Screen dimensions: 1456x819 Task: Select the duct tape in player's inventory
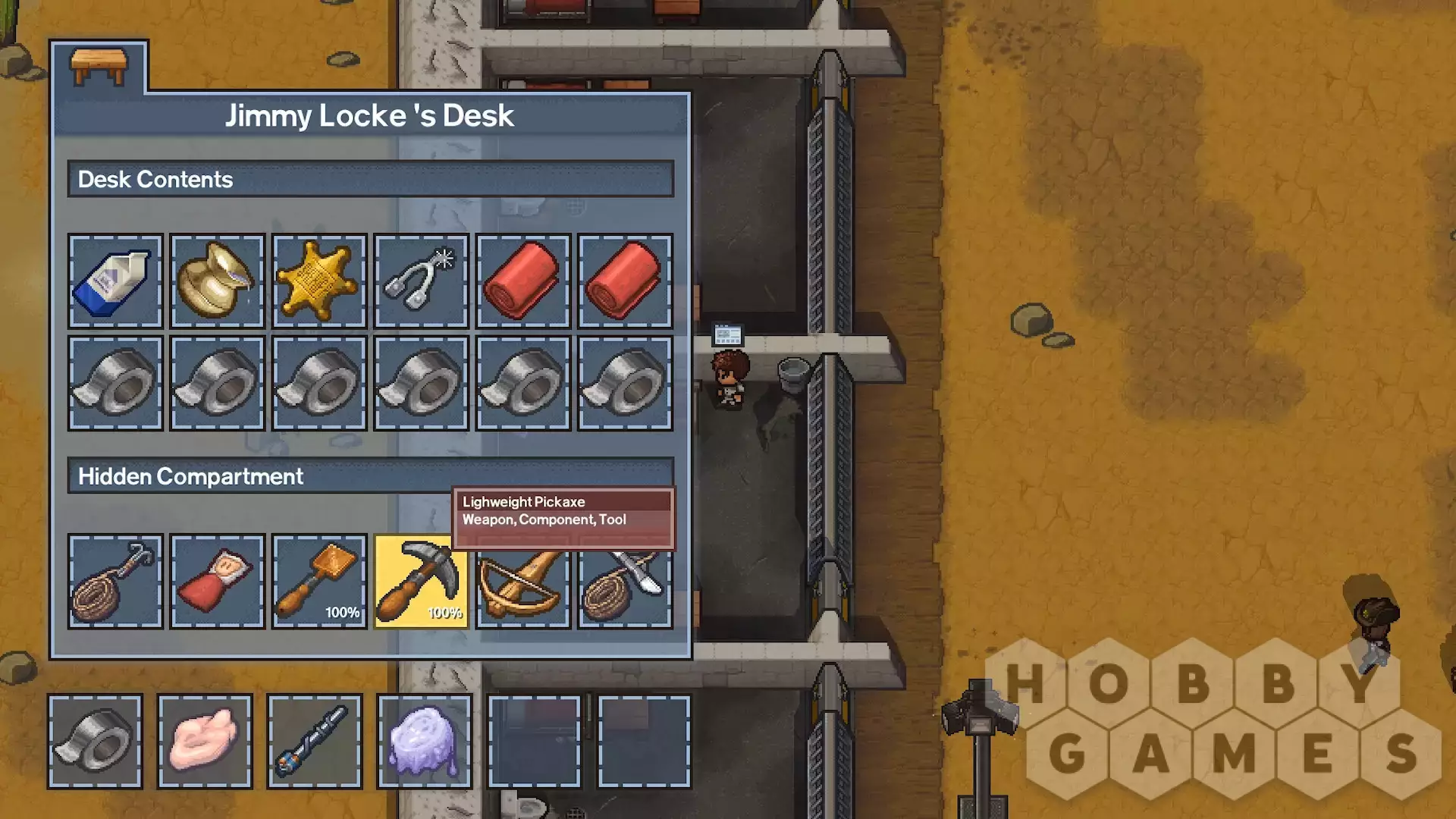pos(96,741)
